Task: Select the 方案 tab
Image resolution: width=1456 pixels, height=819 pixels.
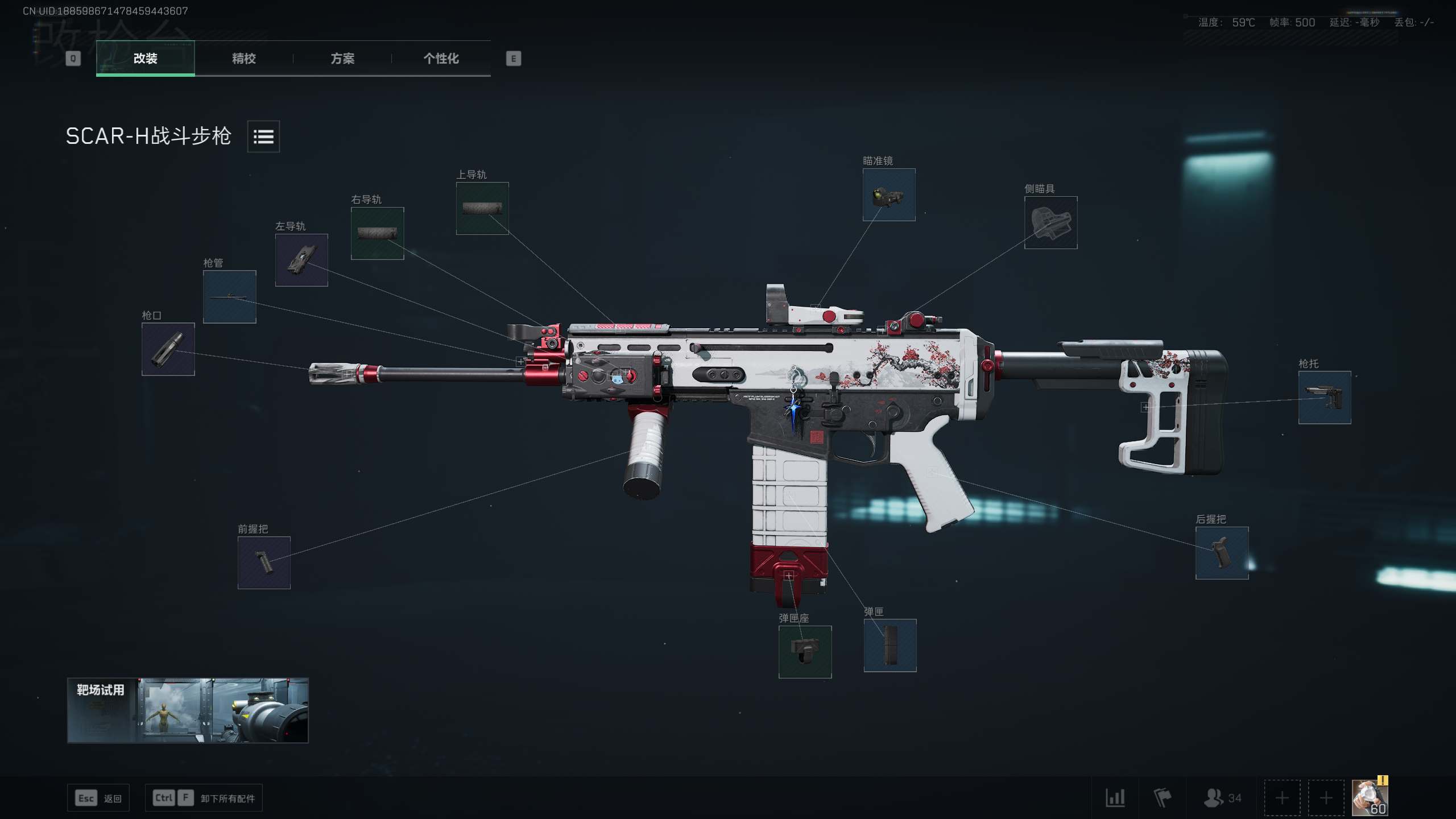Action: 342,58
